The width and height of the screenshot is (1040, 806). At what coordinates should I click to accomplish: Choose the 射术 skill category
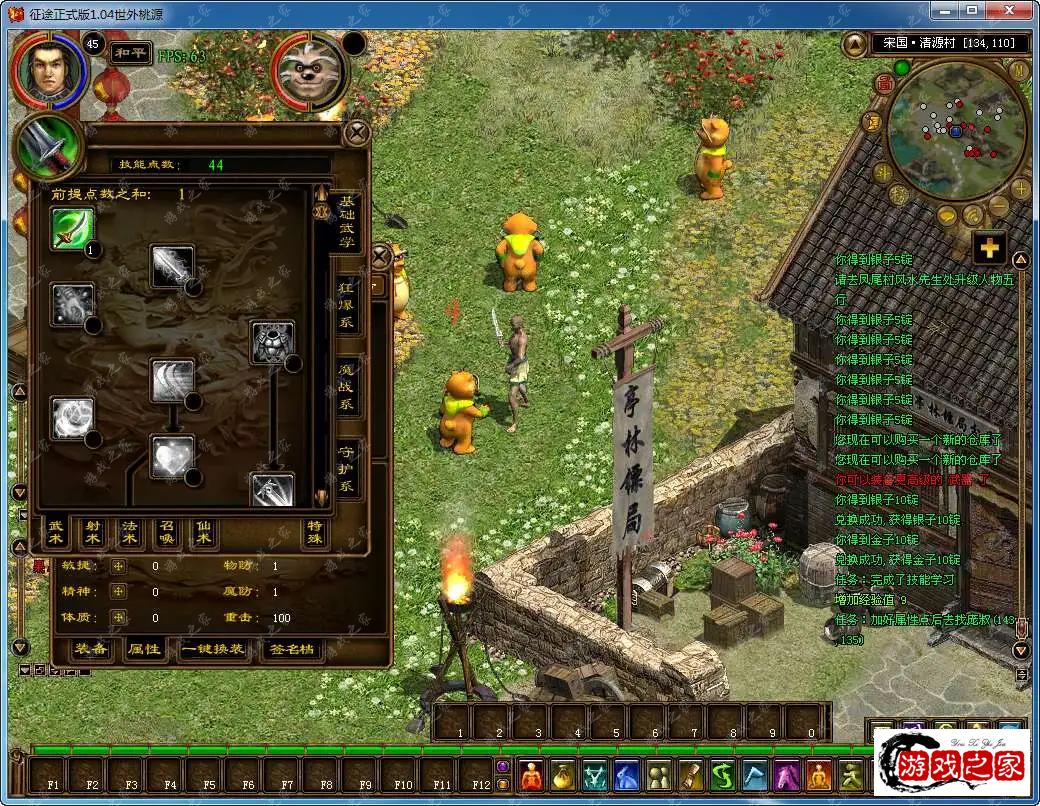point(93,533)
